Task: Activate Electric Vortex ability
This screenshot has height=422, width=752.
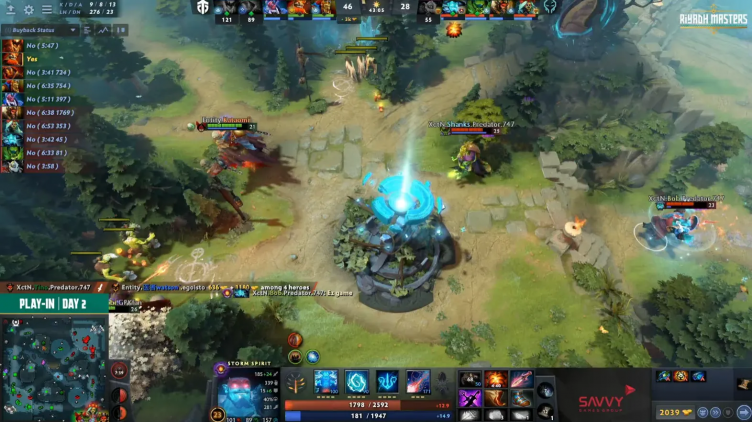Action: click(357, 381)
